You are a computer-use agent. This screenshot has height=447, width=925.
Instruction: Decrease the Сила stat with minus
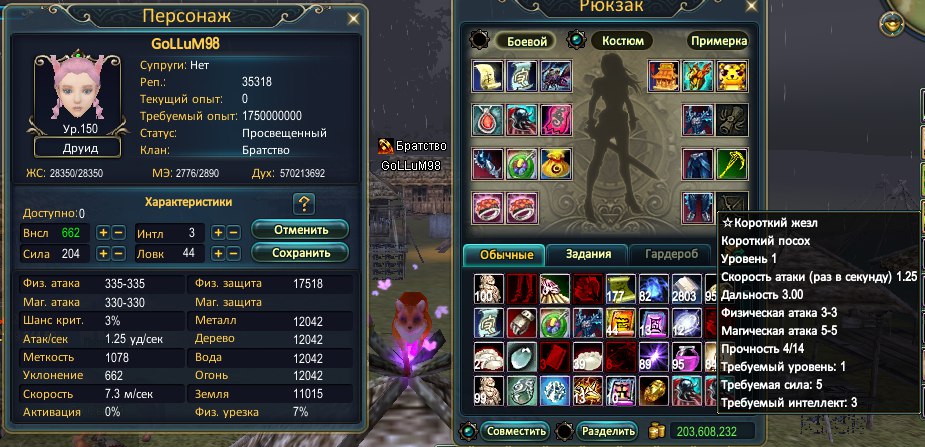click(x=119, y=254)
